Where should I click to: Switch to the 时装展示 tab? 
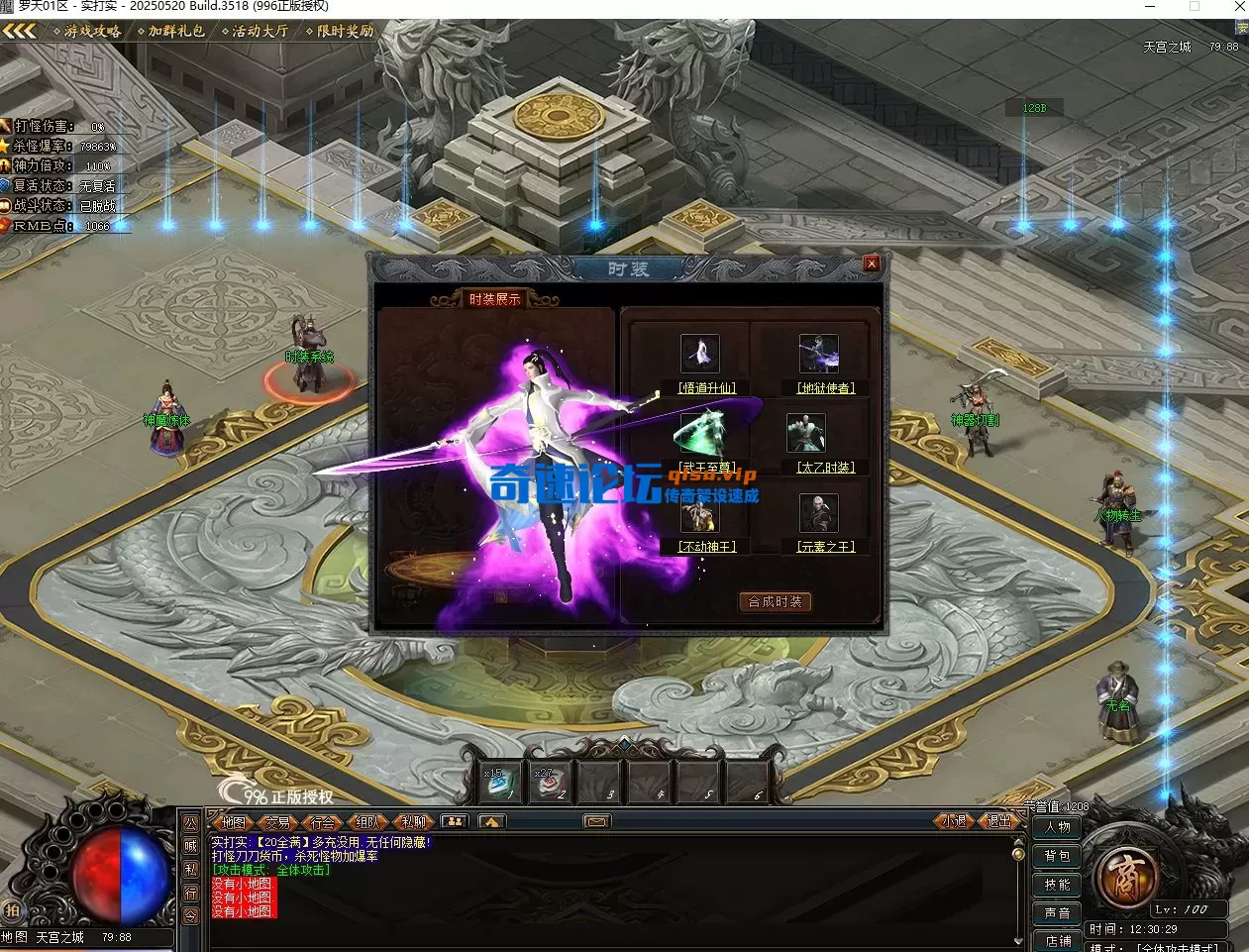494,299
